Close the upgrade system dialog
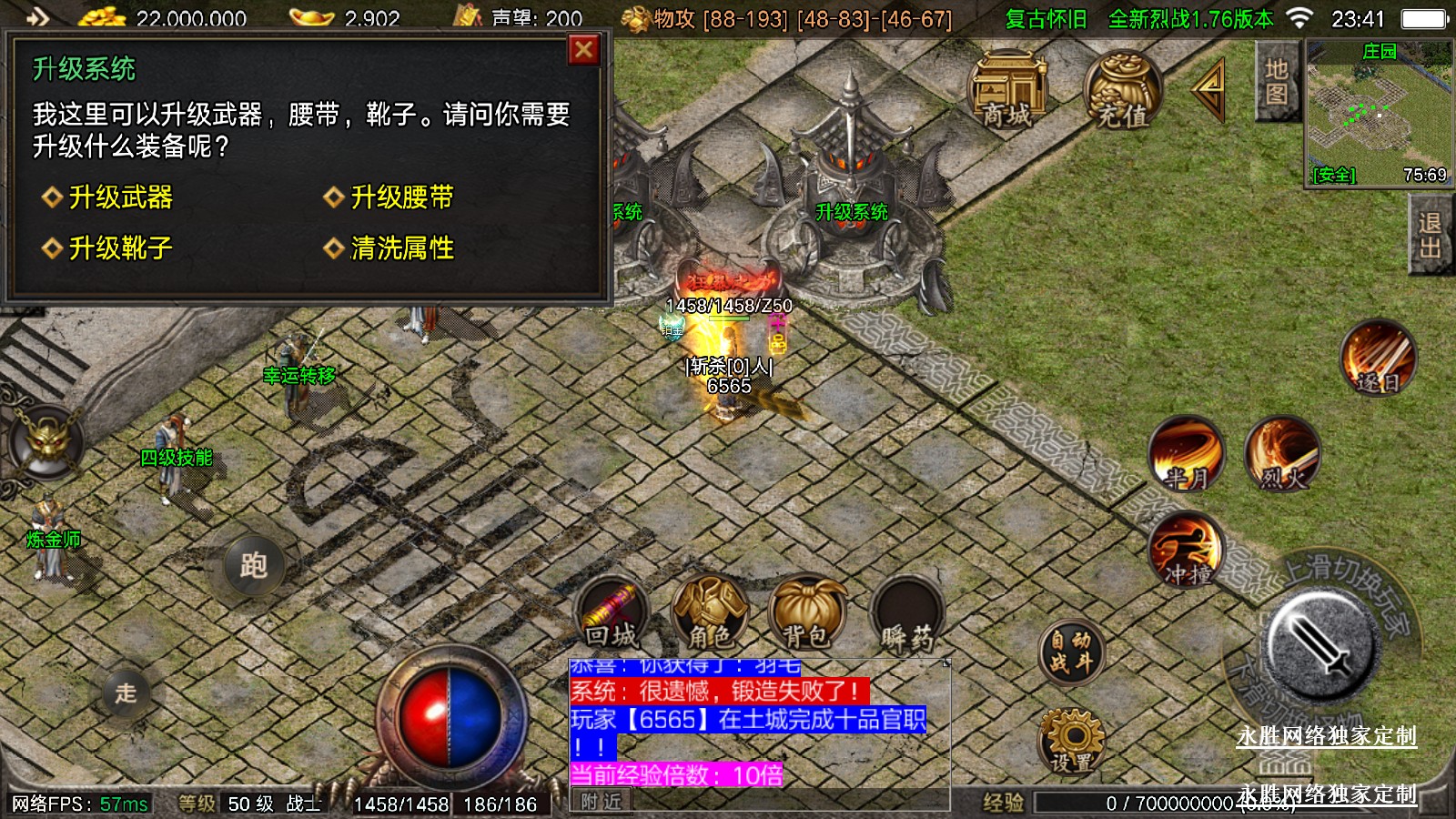The image size is (1456, 819). click(x=583, y=50)
